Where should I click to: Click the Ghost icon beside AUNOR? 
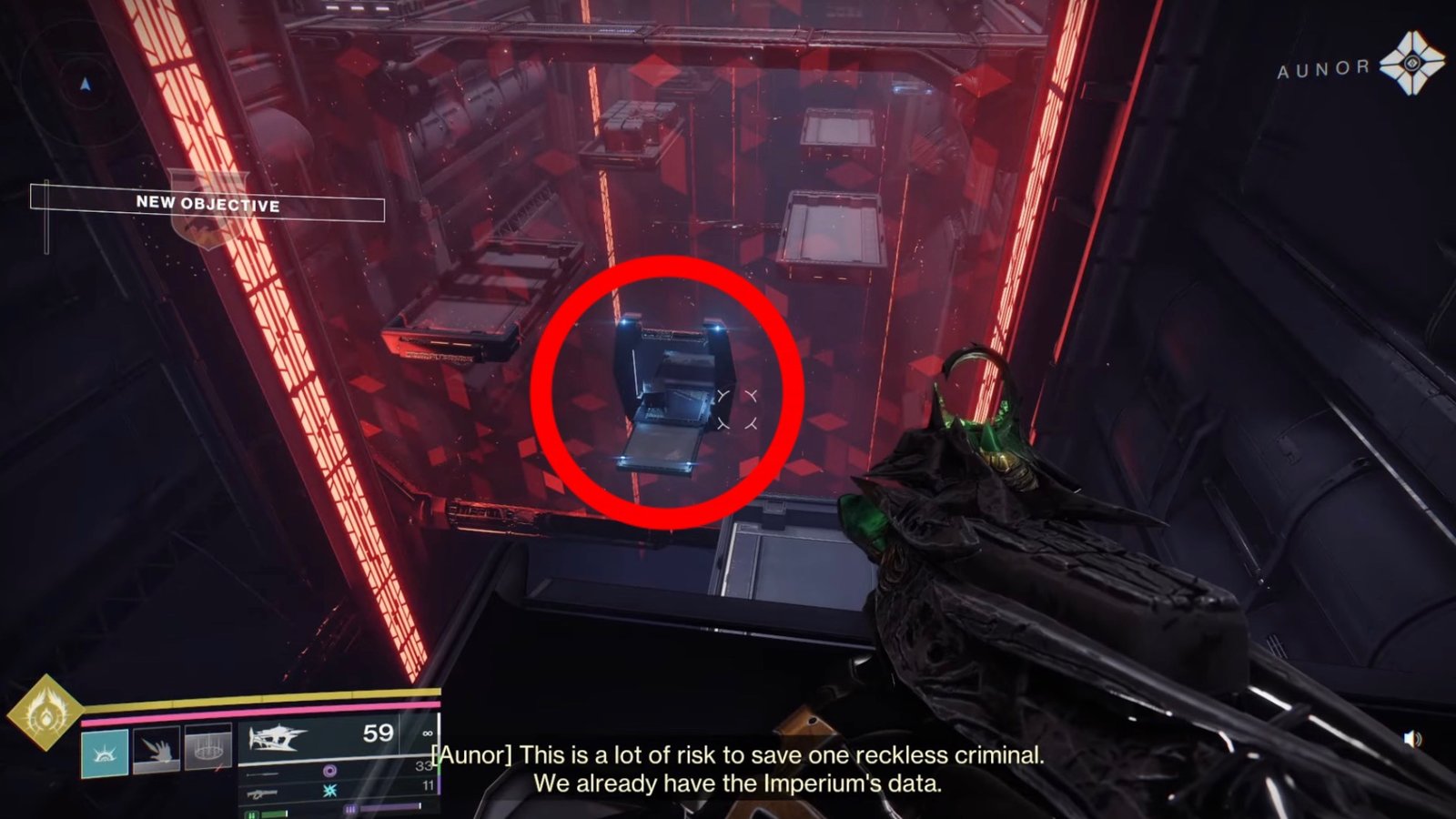[1411, 63]
